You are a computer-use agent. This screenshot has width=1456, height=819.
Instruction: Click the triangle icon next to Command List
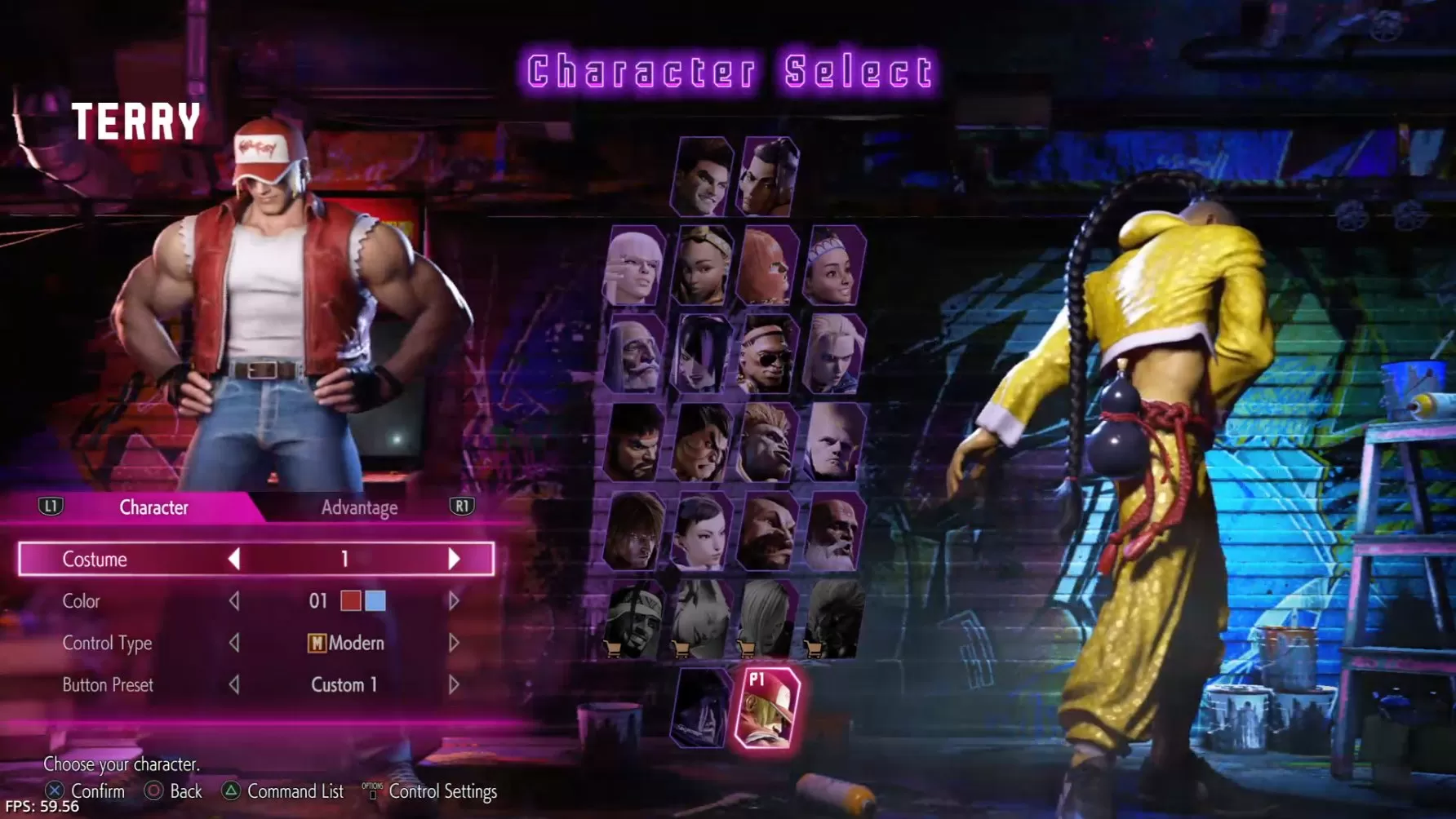click(229, 790)
